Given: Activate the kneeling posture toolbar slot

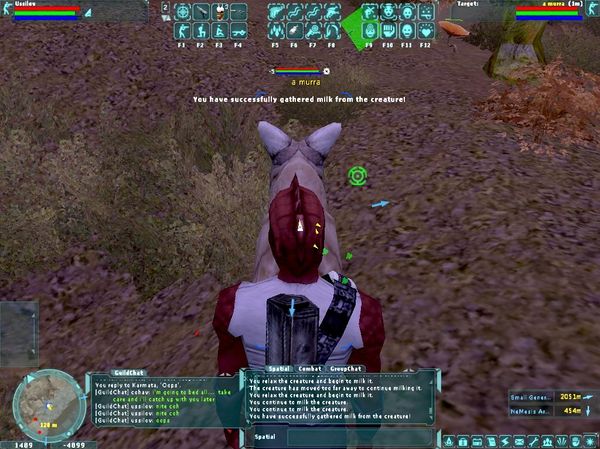Looking at the screenshot, I should pyautogui.click(x=201, y=31).
